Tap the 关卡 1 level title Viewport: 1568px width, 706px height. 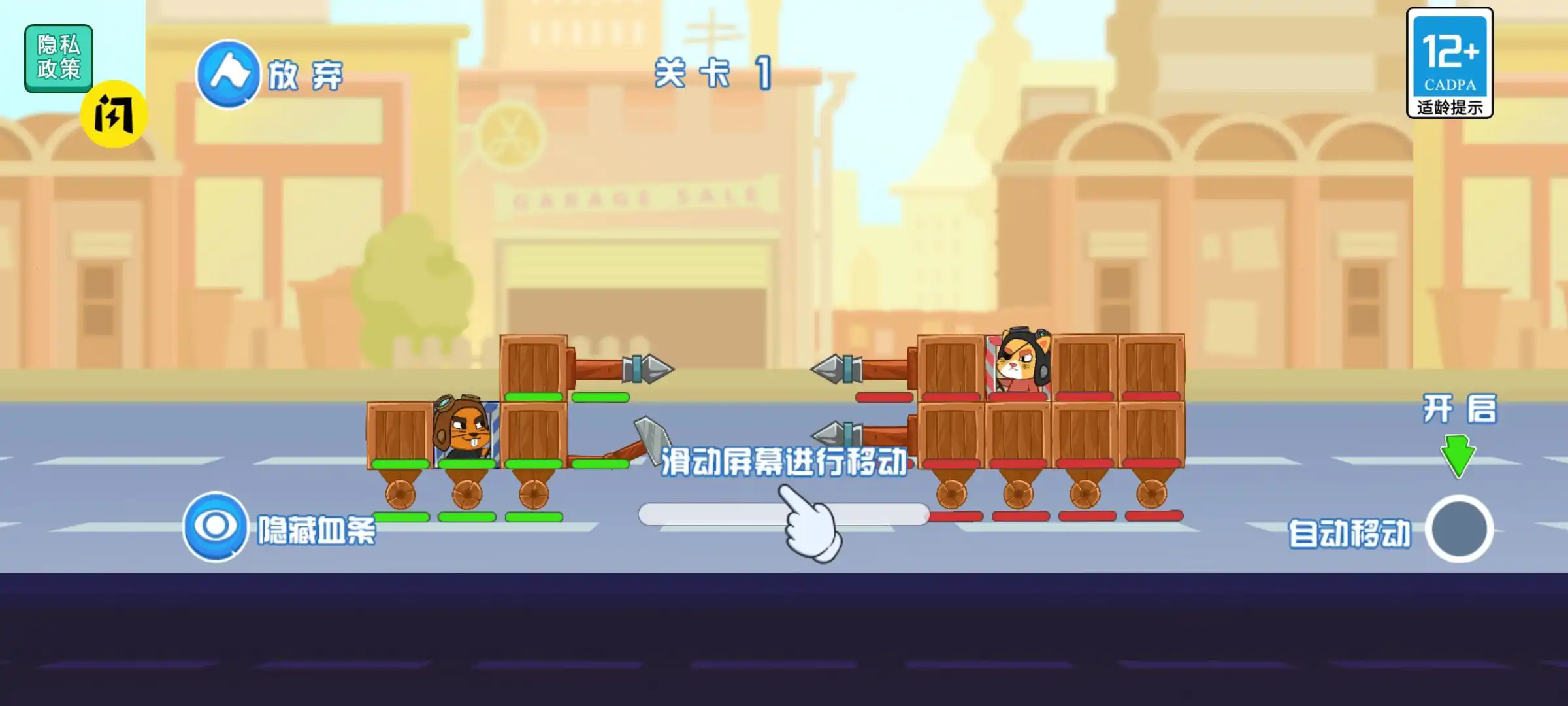712,73
